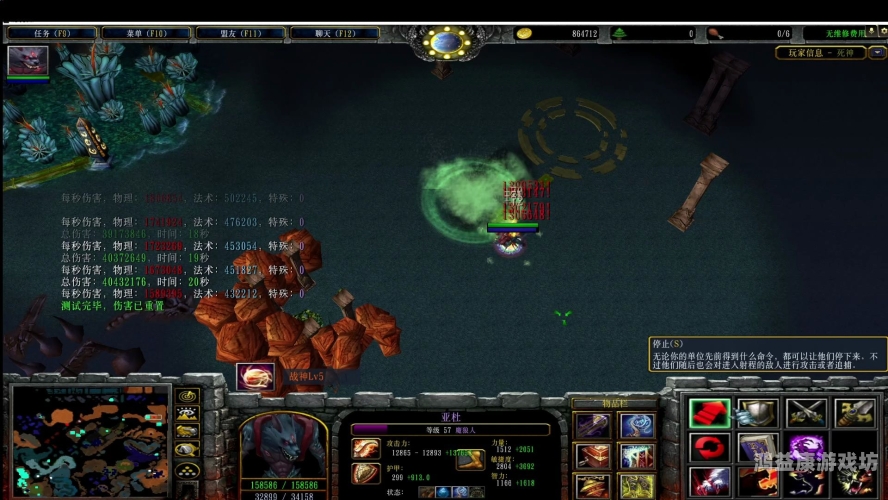
Task: Click the red circular arrows ability icon
Action: pos(709,447)
